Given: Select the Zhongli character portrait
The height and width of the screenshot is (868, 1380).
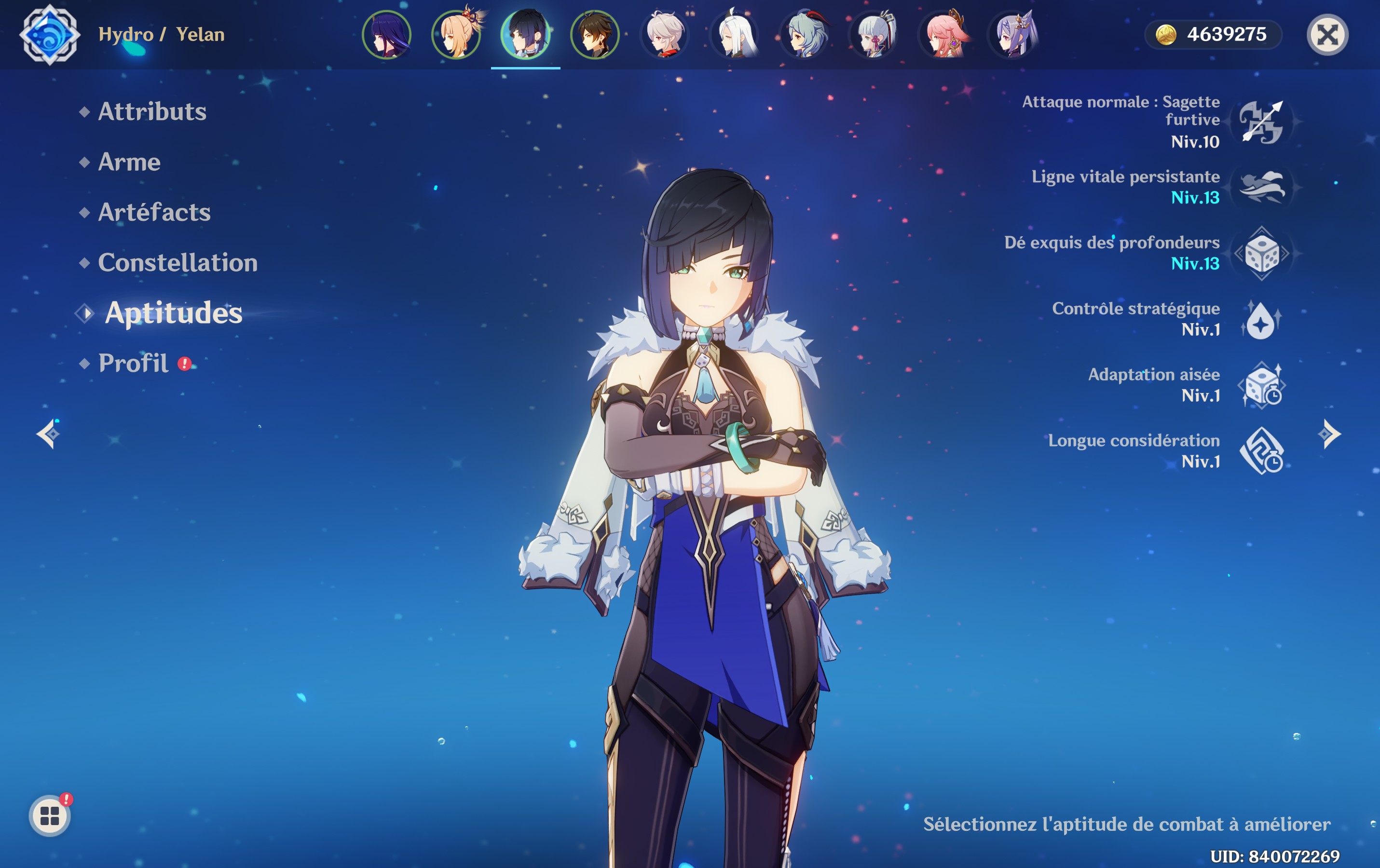Looking at the screenshot, I should click(595, 35).
